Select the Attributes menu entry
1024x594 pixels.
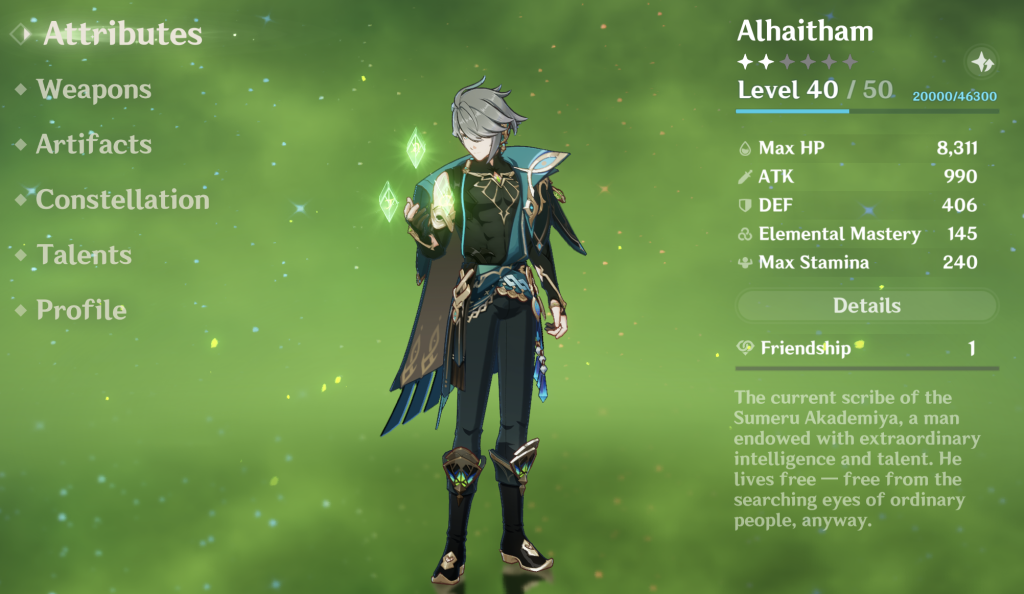pyautogui.click(x=122, y=34)
